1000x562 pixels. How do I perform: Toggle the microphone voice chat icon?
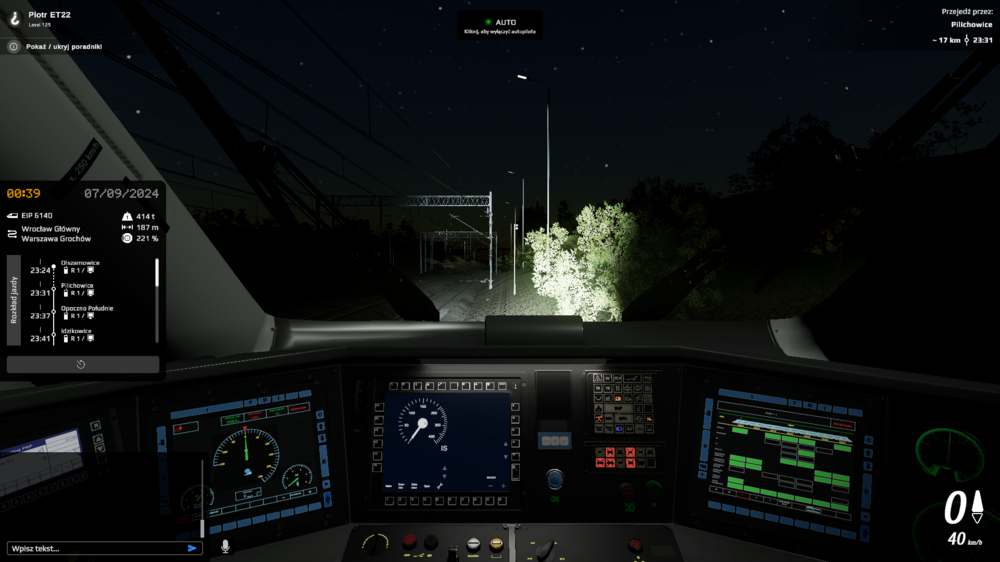225,547
